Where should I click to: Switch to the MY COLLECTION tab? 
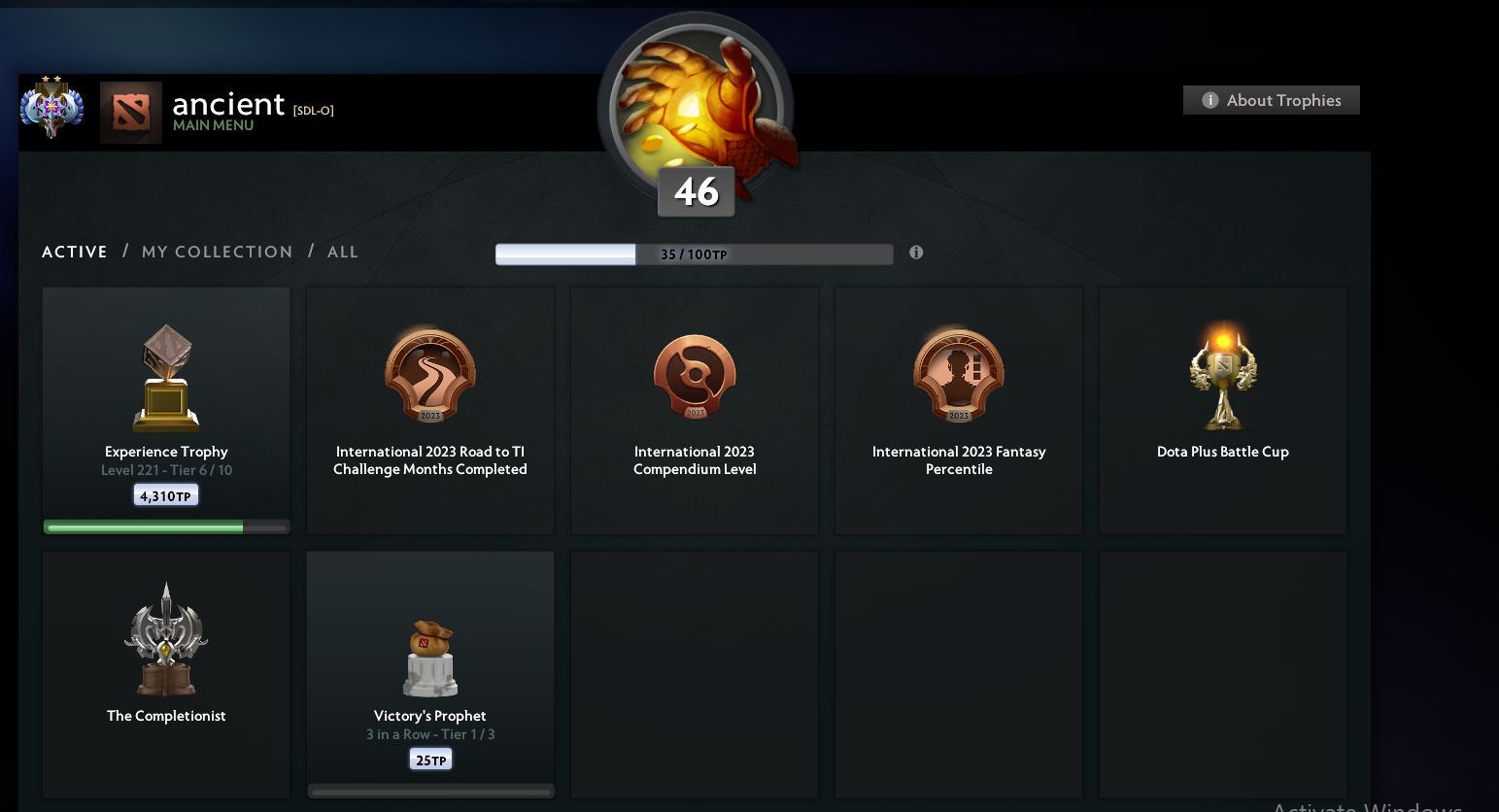tap(217, 252)
